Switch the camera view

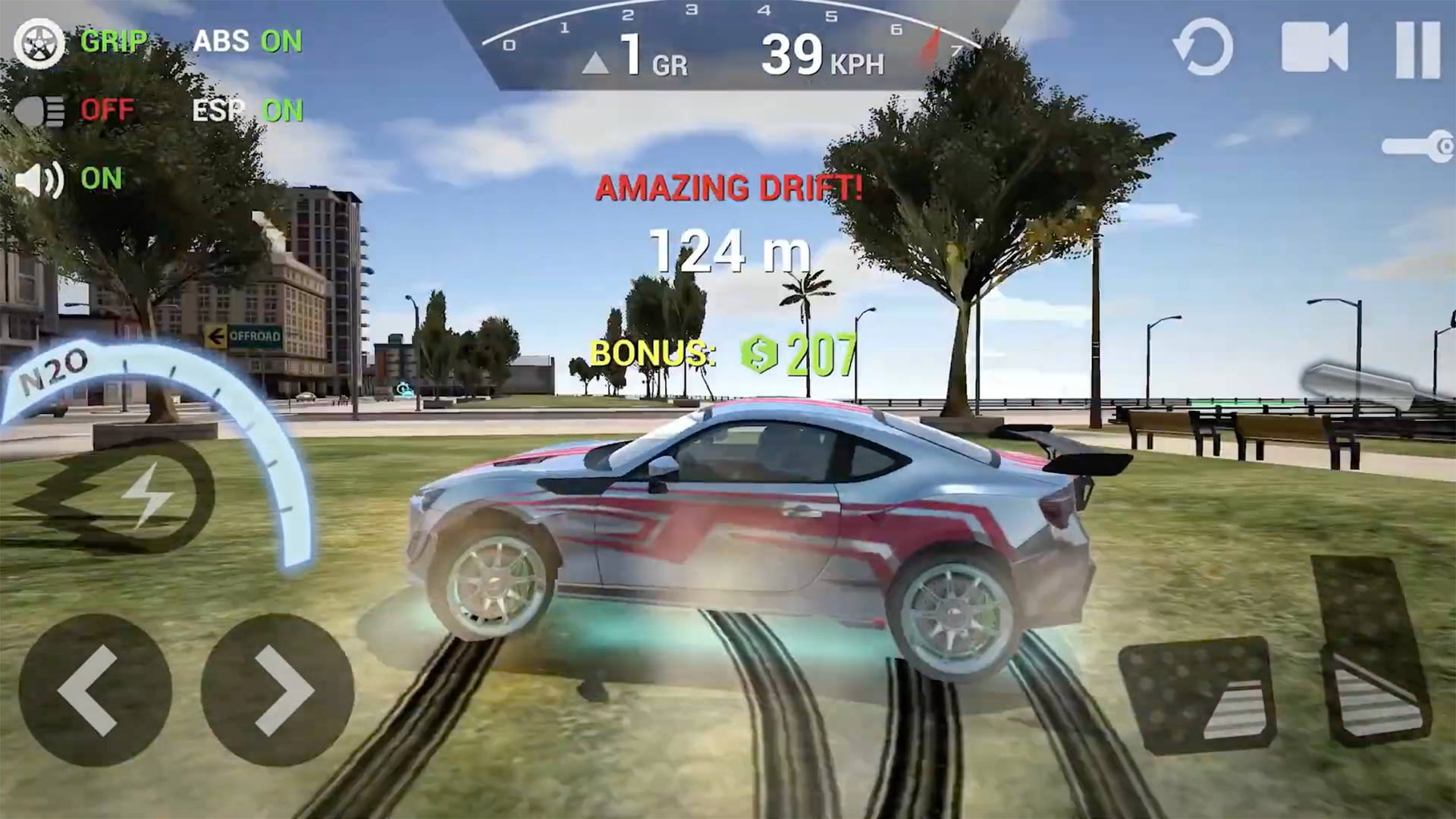[1316, 47]
